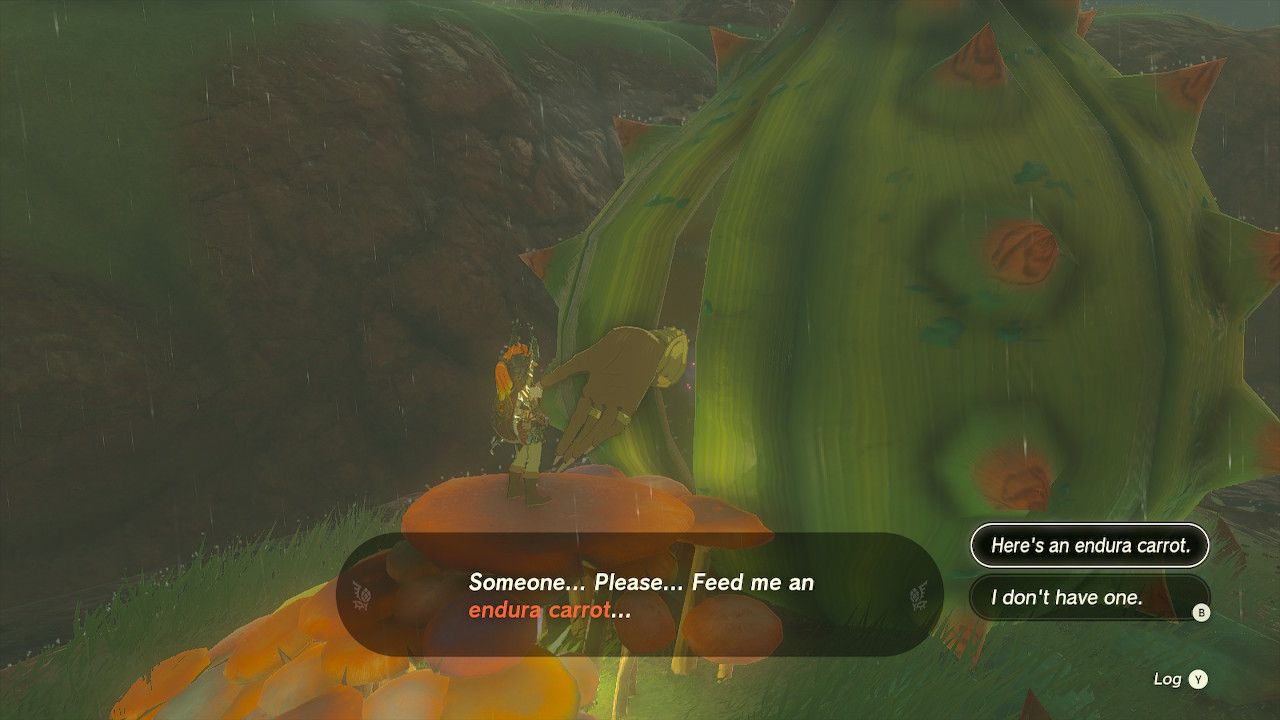Choose the response Here's an endura carrot
The height and width of the screenshot is (720, 1280).
(1089, 546)
